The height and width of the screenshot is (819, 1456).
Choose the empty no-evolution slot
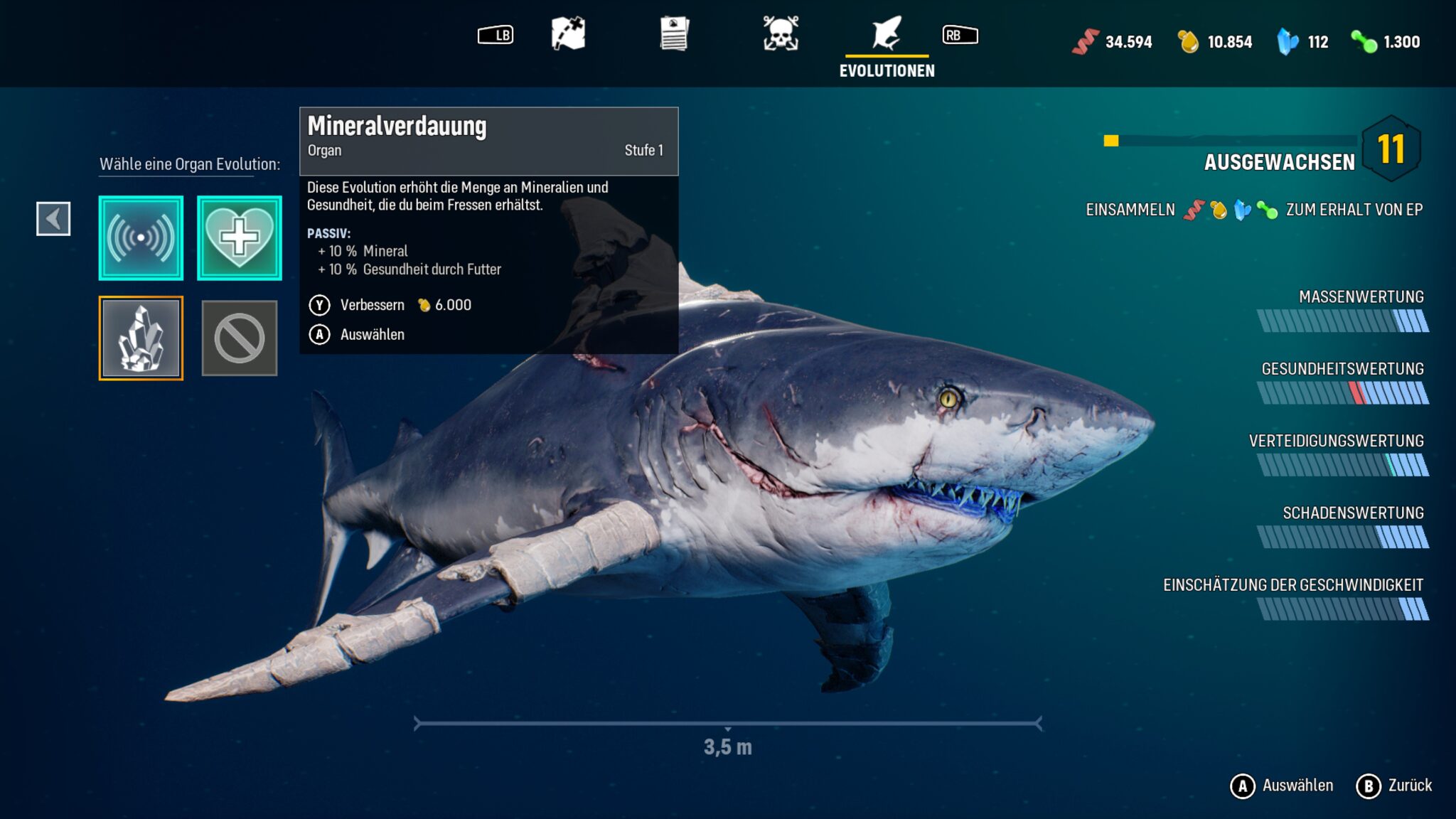point(240,338)
